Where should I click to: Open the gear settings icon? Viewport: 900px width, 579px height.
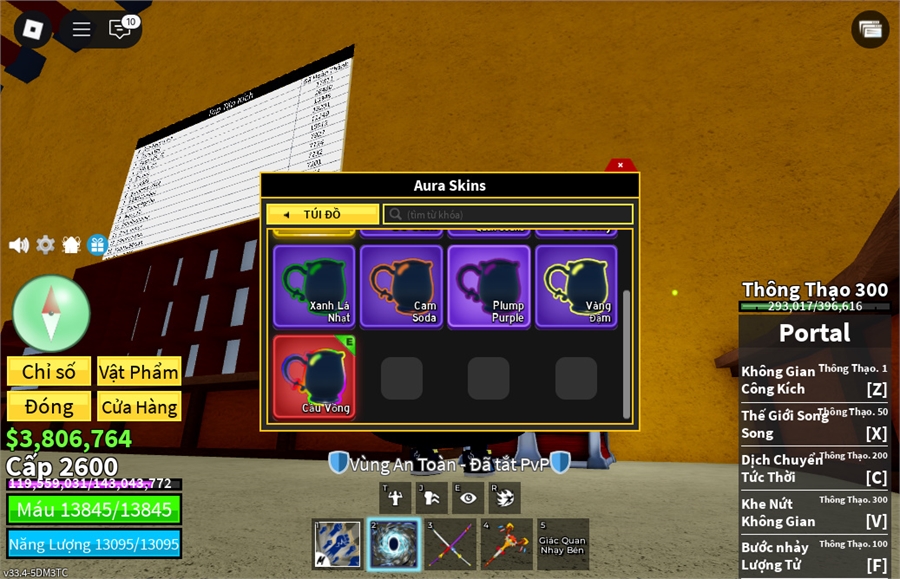(45, 245)
